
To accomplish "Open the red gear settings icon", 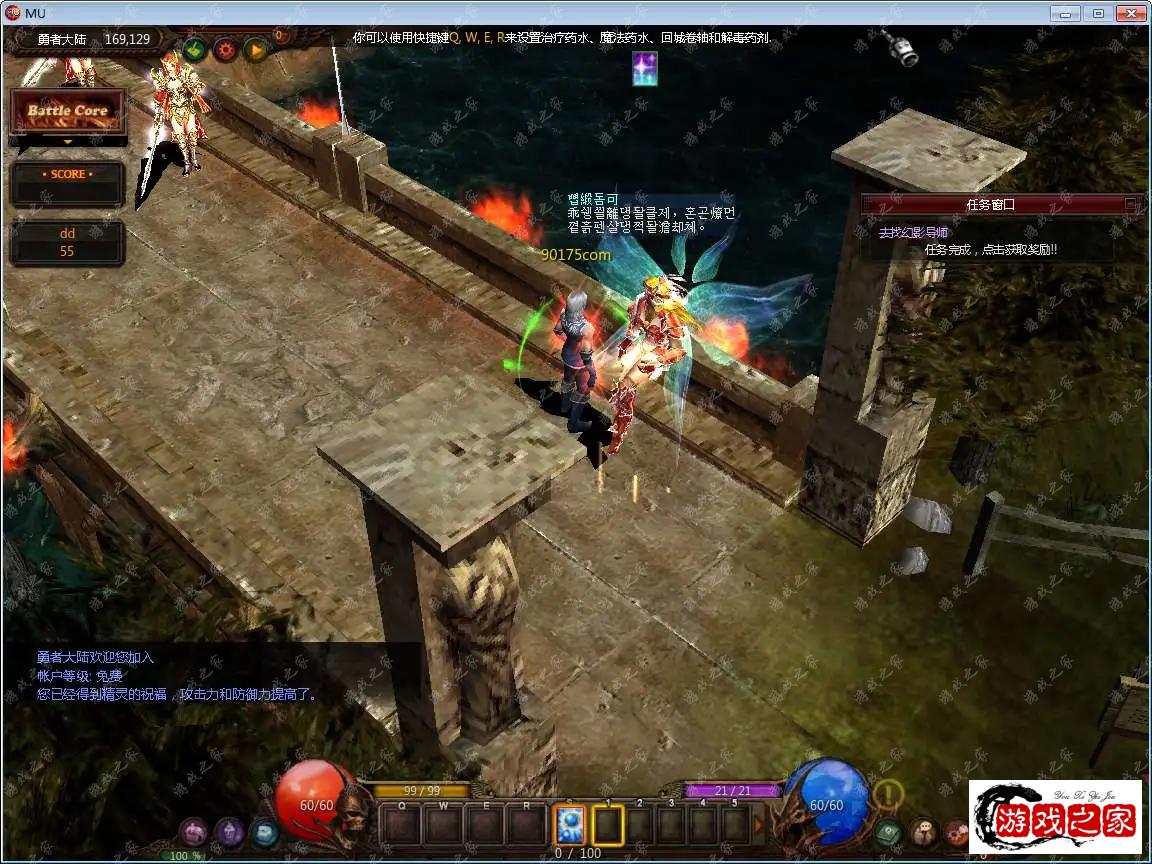I will [x=225, y=48].
